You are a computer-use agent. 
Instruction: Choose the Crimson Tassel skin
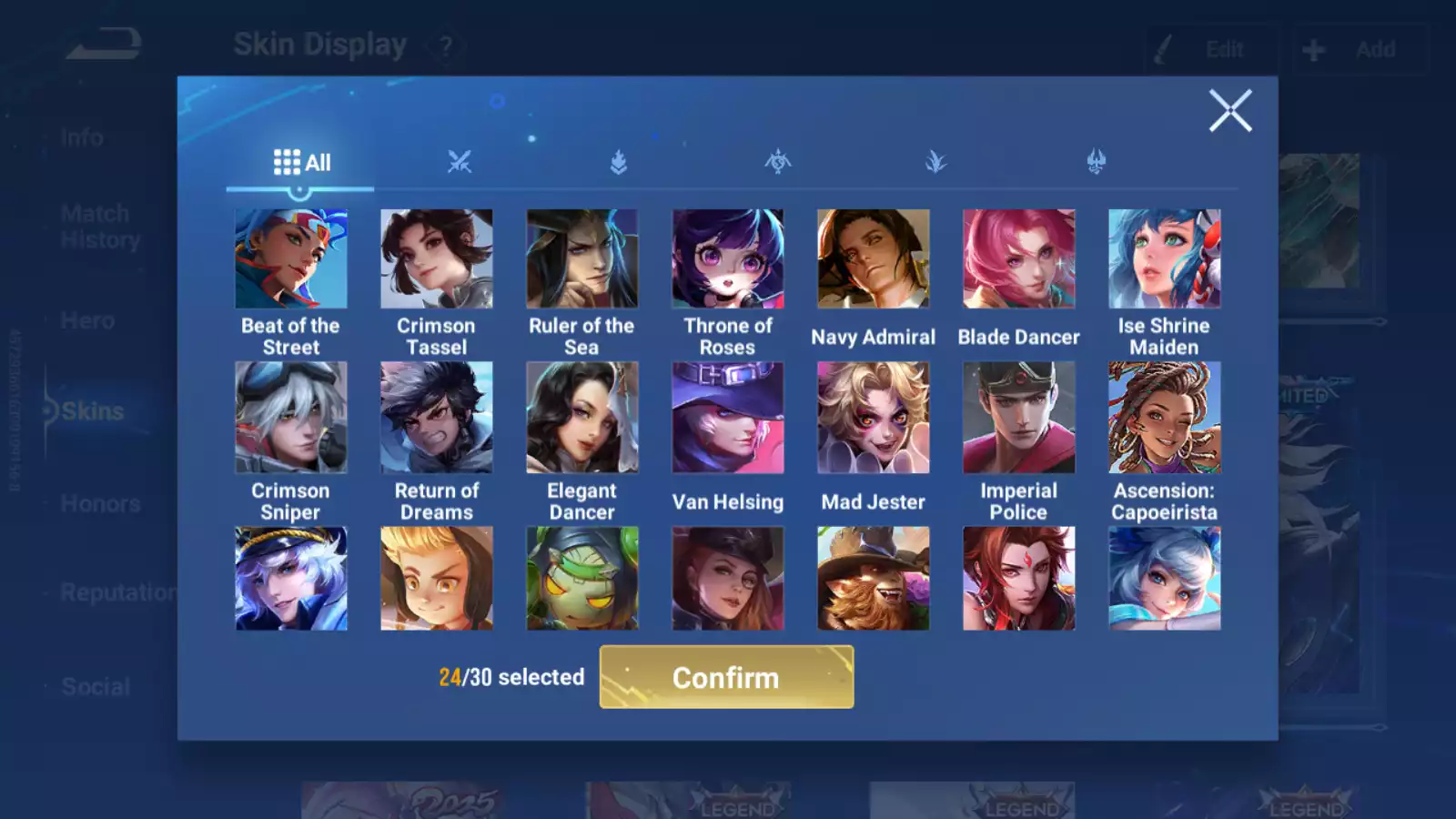(x=437, y=259)
